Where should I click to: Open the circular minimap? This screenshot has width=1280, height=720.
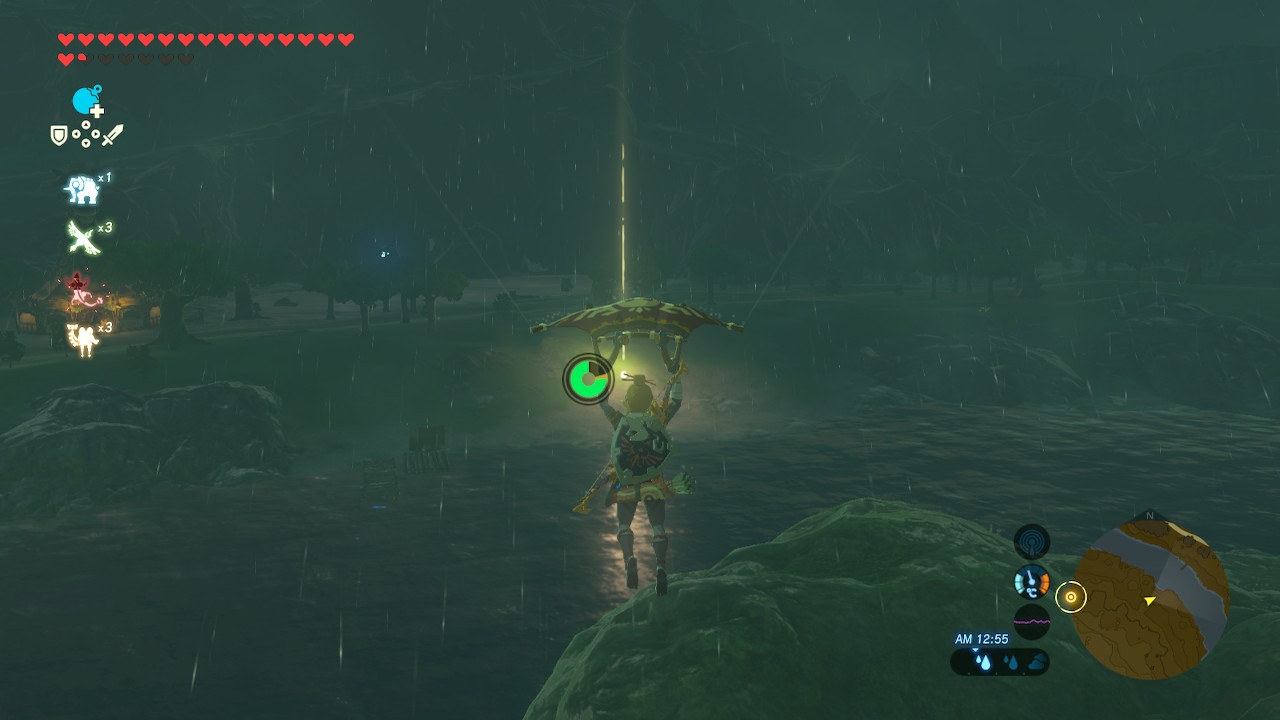click(x=1149, y=599)
